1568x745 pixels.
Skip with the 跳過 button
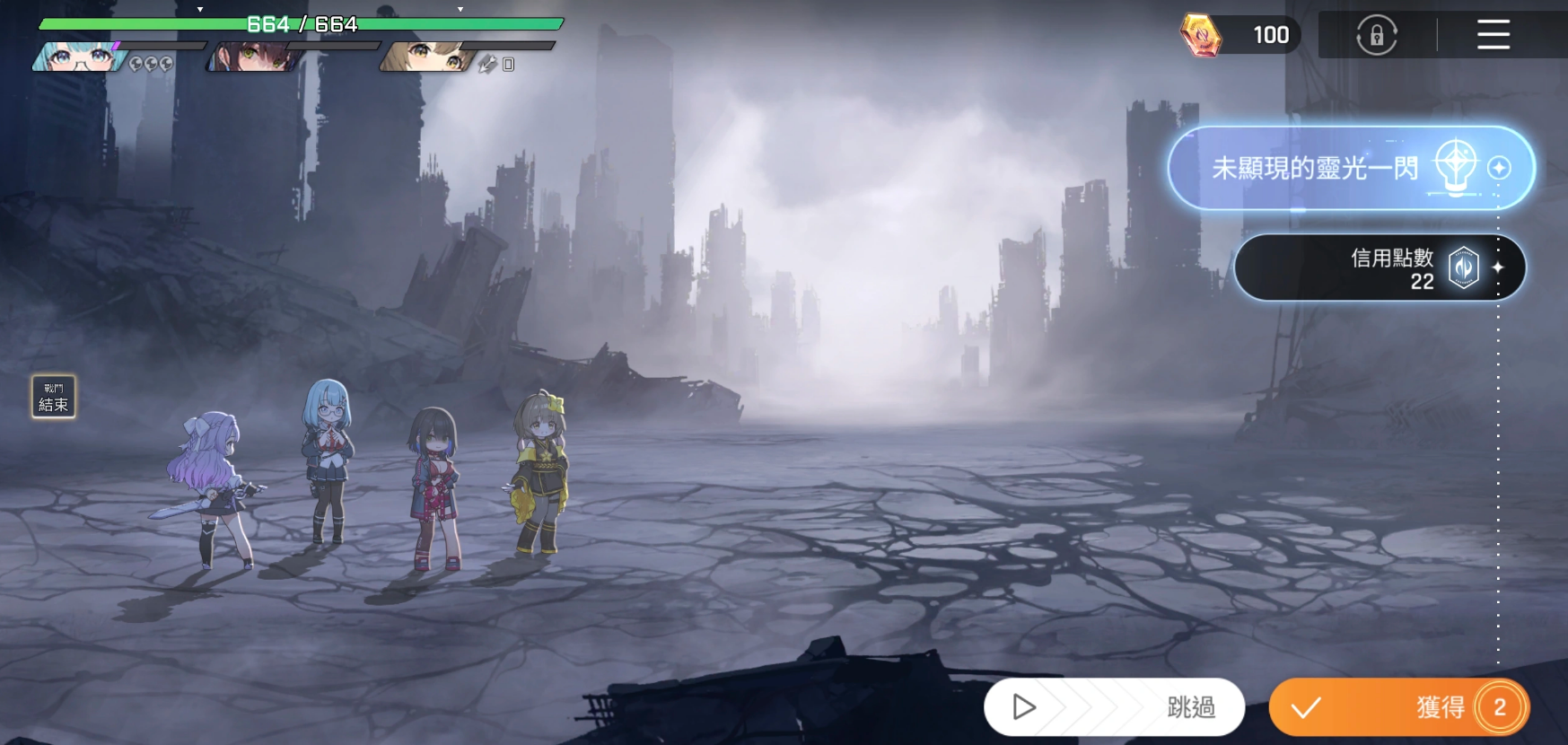click(1114, 707)
